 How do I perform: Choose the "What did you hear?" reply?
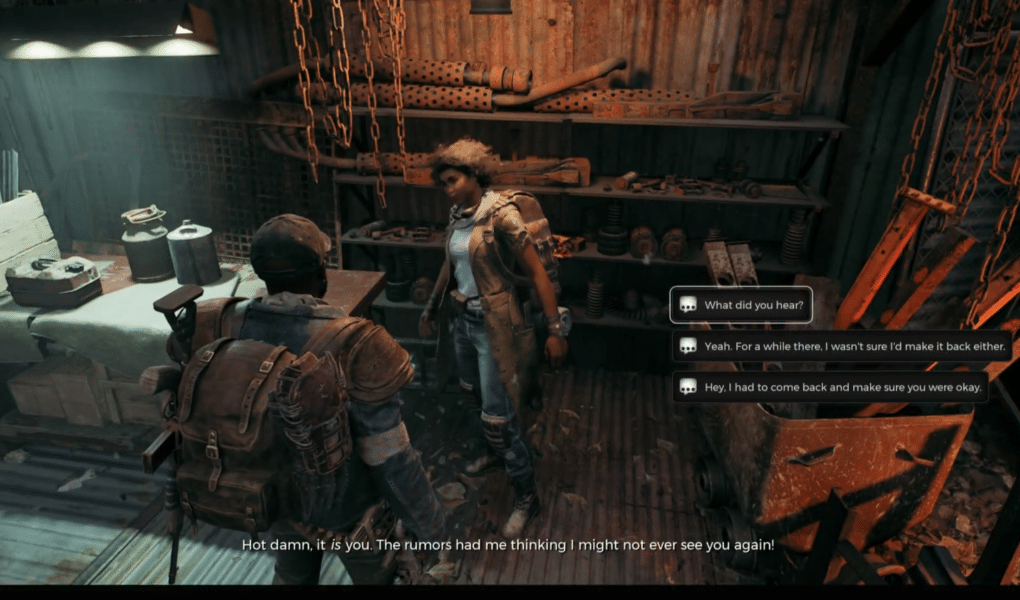(740, 305)
